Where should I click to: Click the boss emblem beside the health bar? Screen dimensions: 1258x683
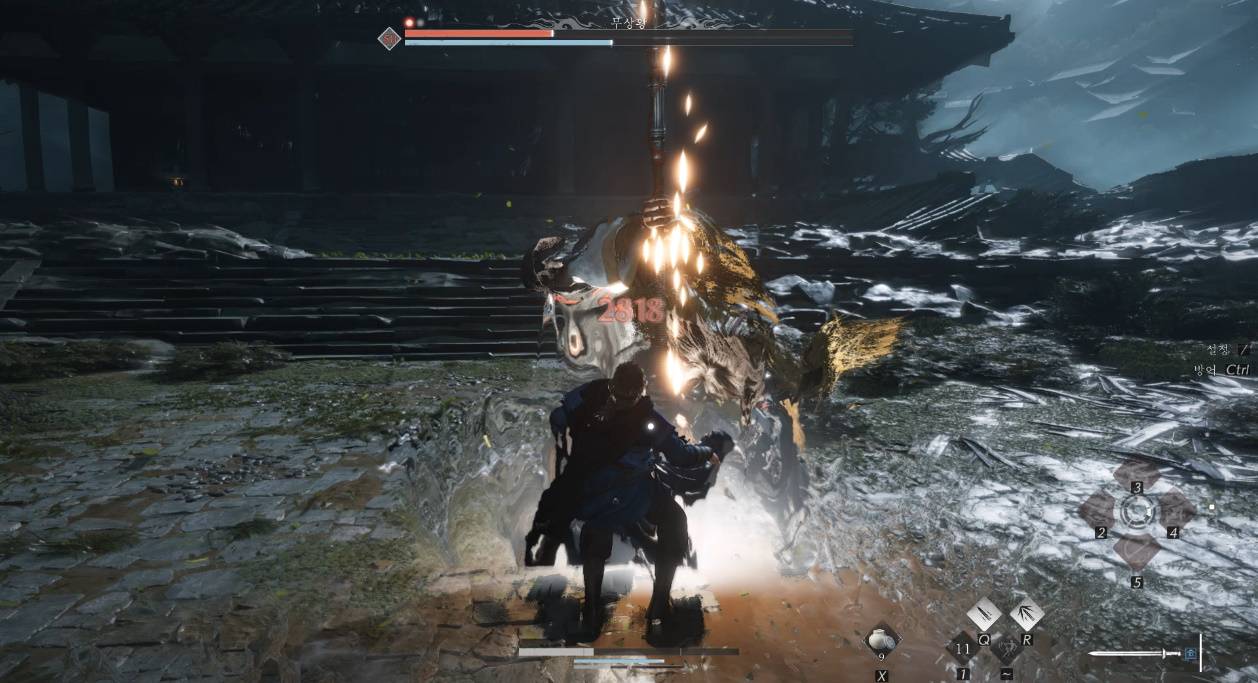(x=389, y=39)
